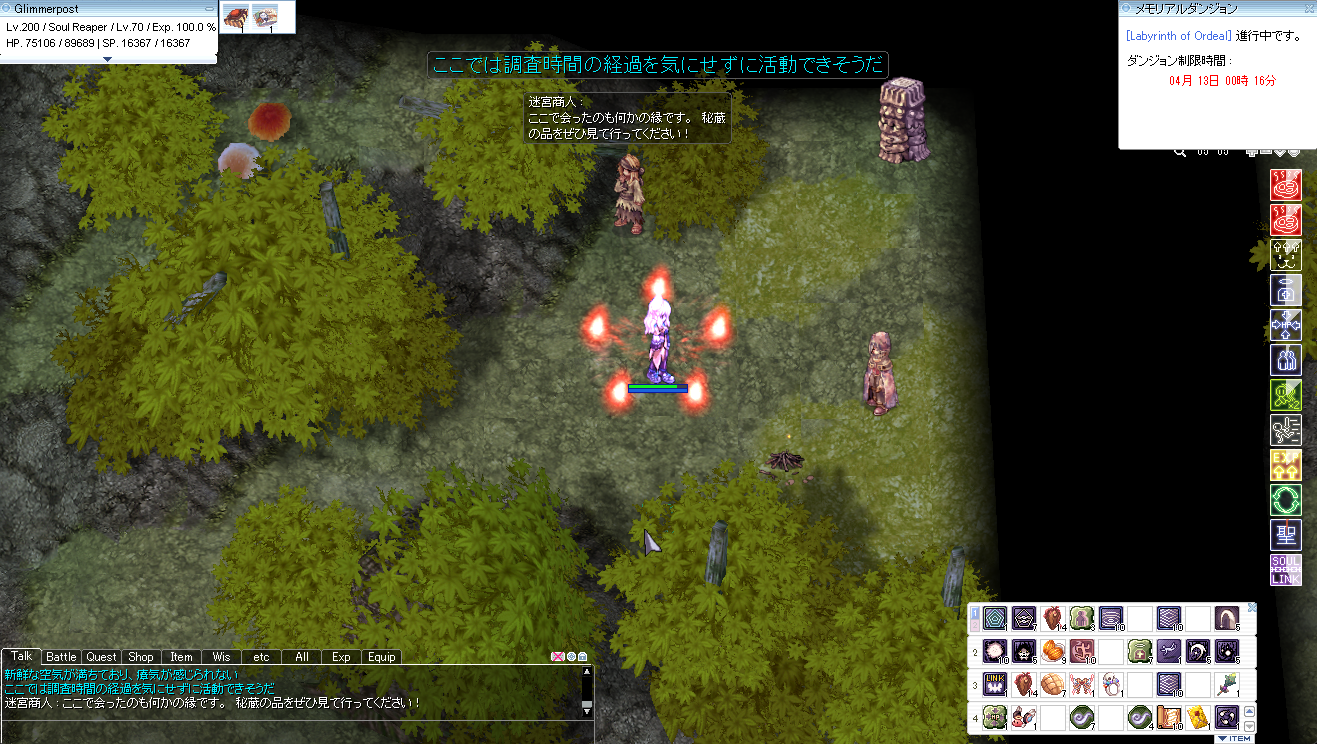Screen dimensions: 1317x744
Task: Click the ITEM dropdown below the hotbar
Action: 1234,739
